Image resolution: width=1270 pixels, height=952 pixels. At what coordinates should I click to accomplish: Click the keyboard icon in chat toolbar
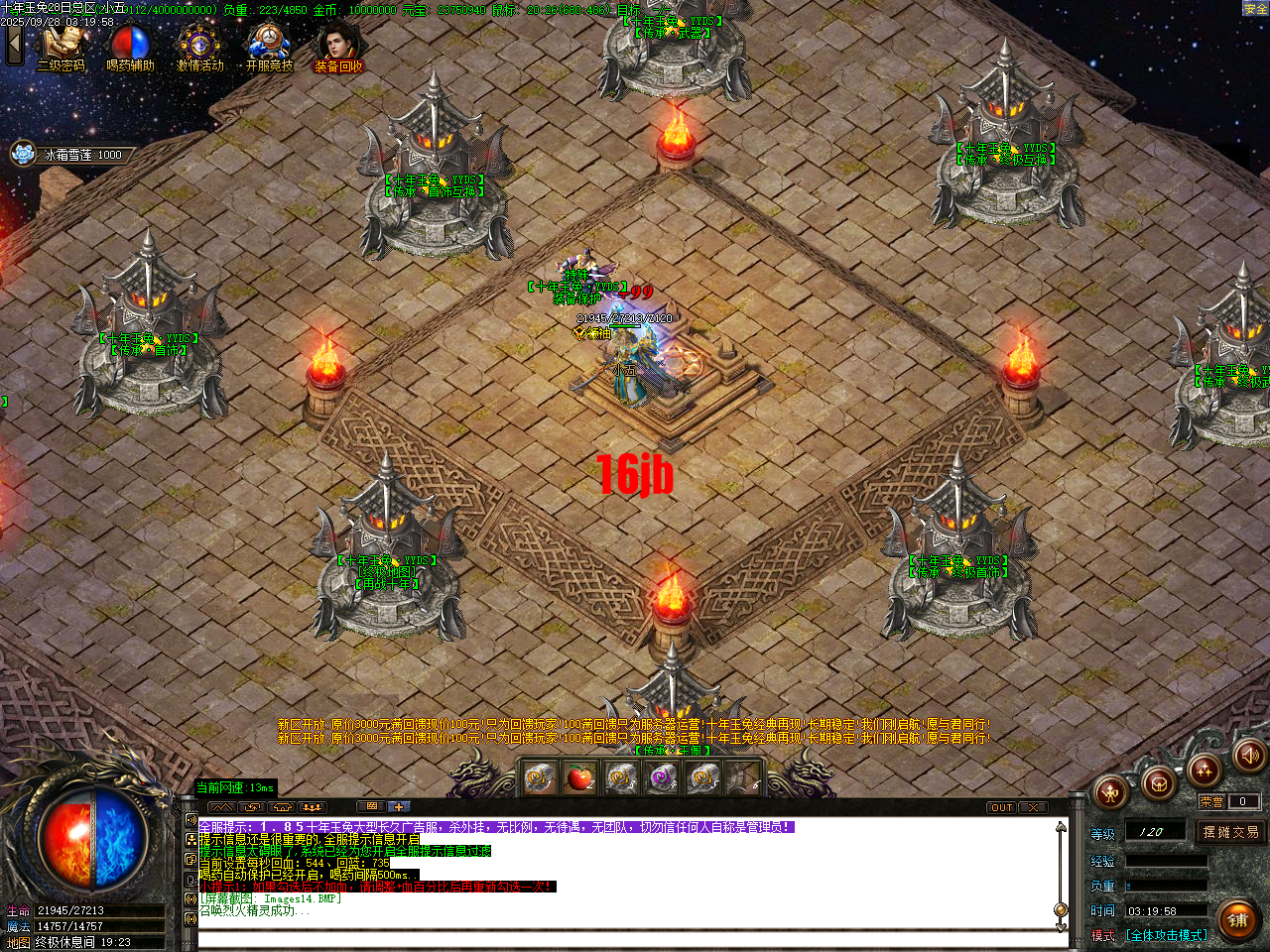(x=369, y=808)
